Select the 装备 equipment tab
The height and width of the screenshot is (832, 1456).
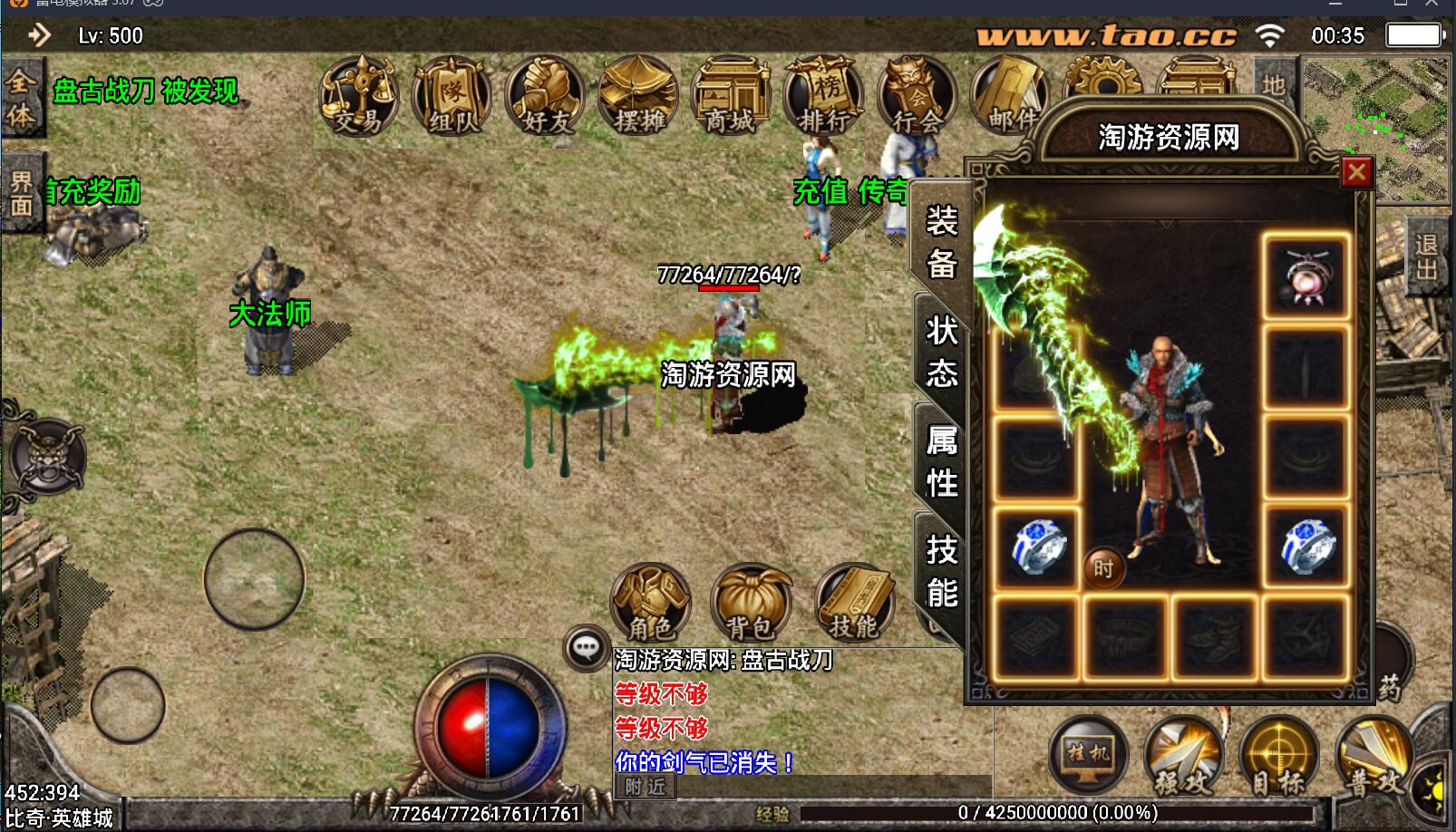tap(941, 242)
